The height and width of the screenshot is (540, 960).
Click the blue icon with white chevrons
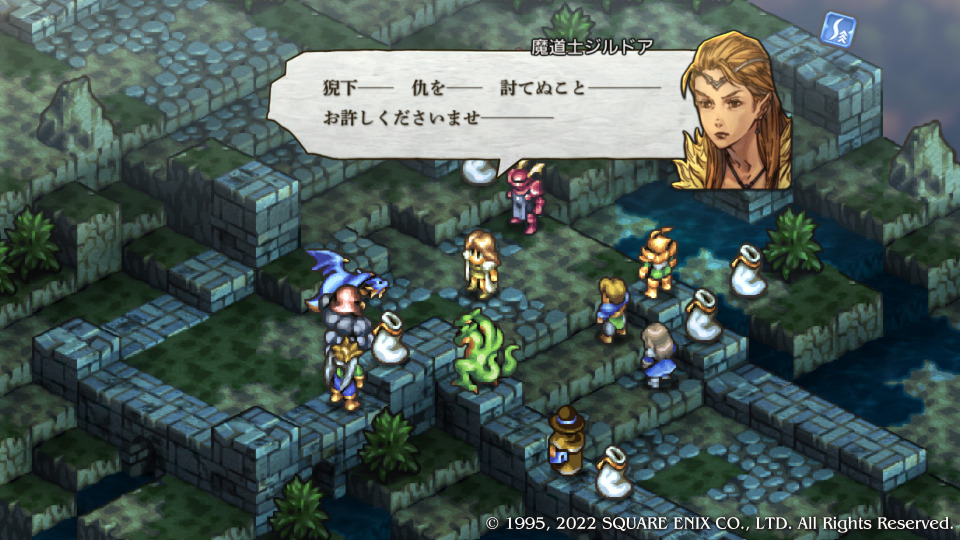tap(837, 28)
